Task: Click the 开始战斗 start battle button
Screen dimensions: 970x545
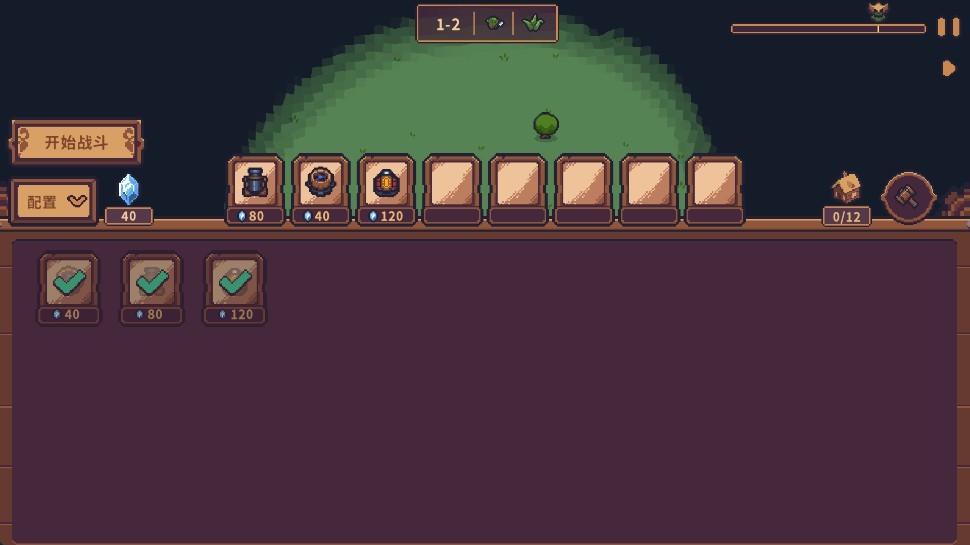Action: tap(76, 142)
